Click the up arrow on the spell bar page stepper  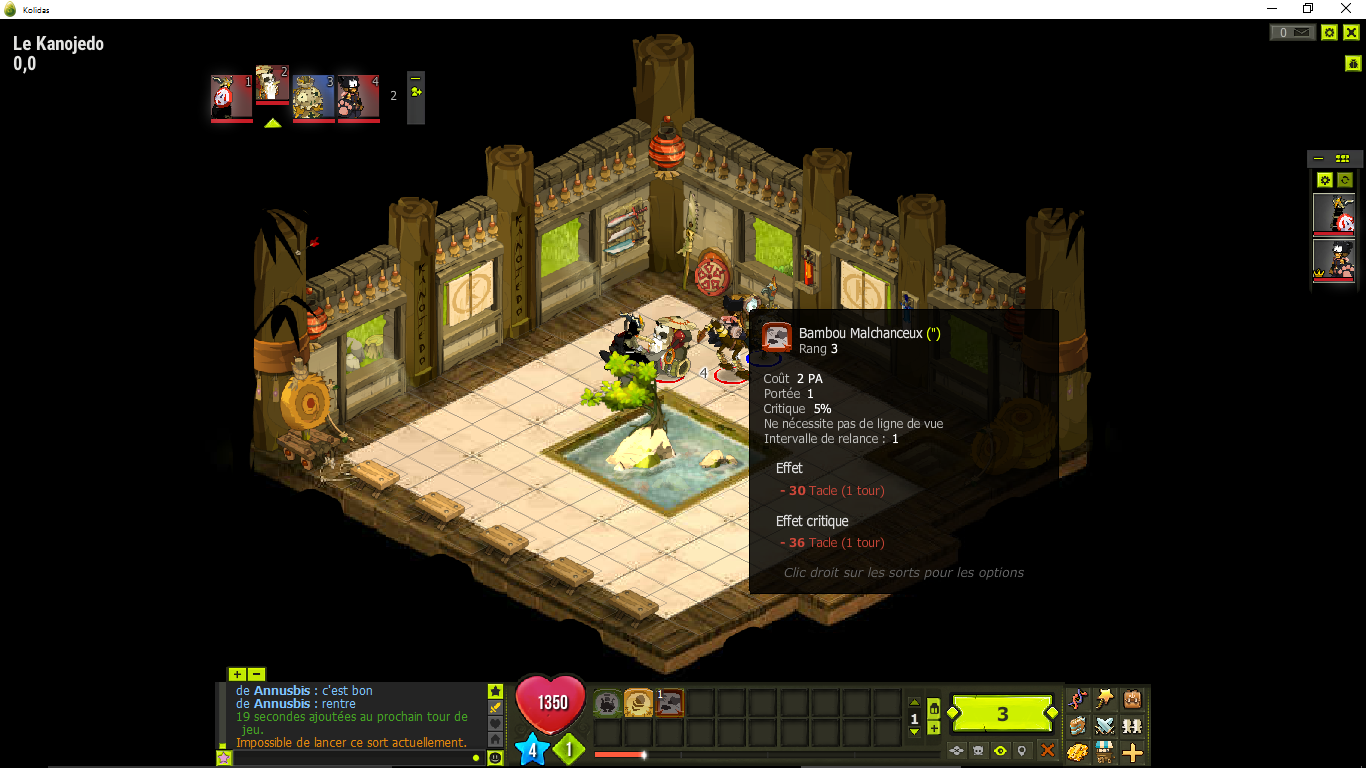pyautogui.click(x=914, y=701)
